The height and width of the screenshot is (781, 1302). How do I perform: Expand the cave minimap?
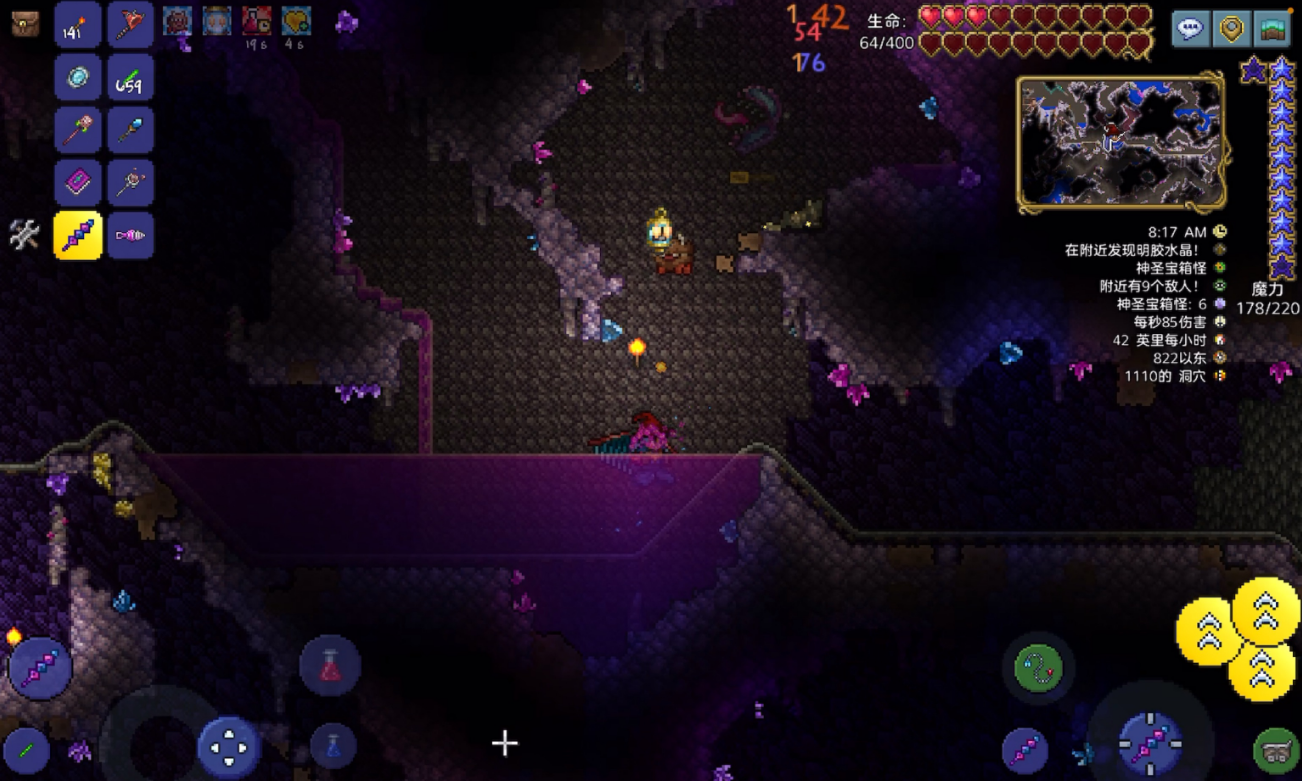1120,142
